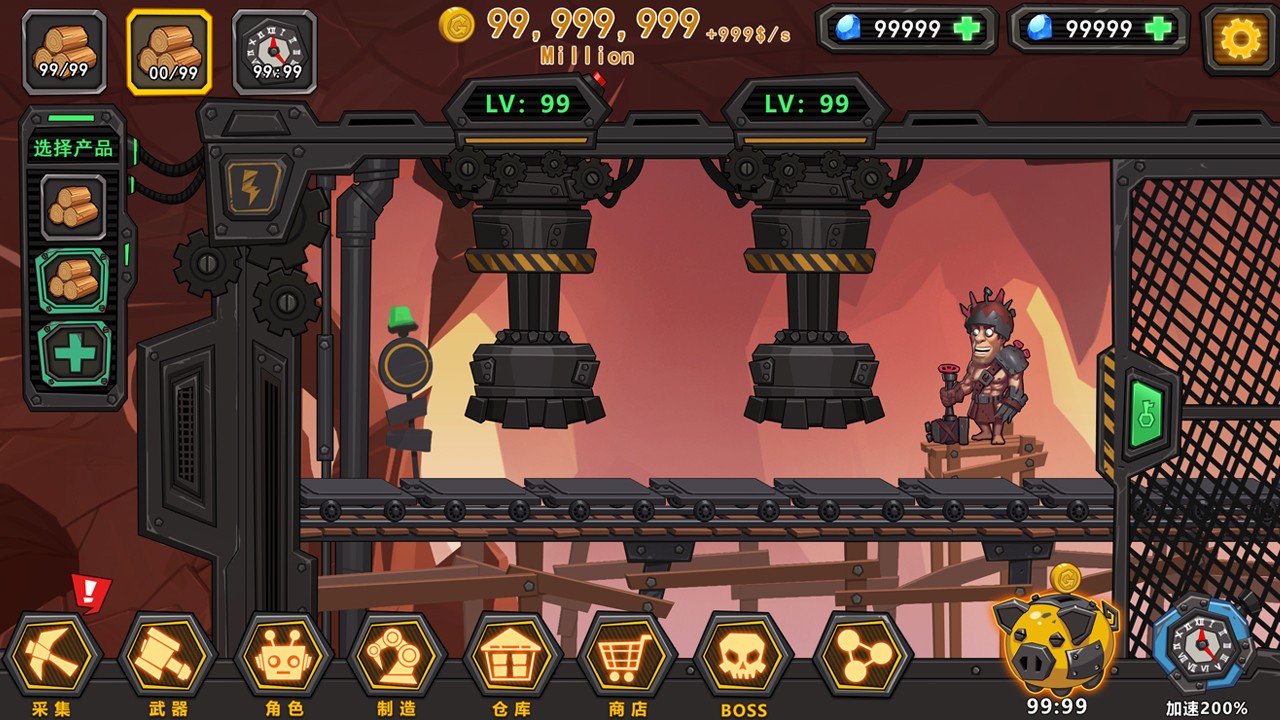Select the 99/99 wood logs tab
Image resolution: width=1280 pixels, height=720 pixels.
65,51
